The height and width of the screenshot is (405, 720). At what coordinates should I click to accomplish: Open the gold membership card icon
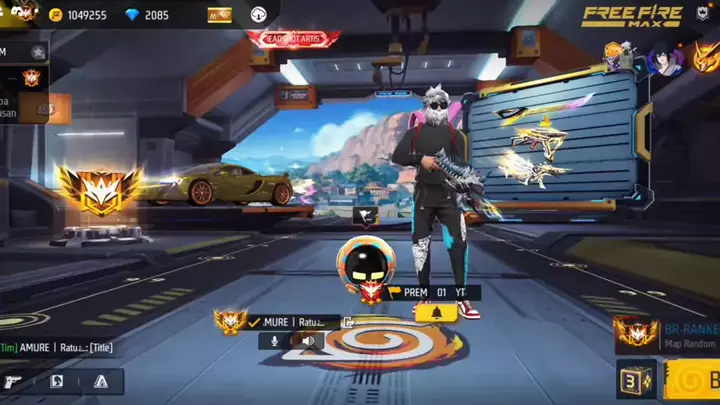click(x=219, y=15)
